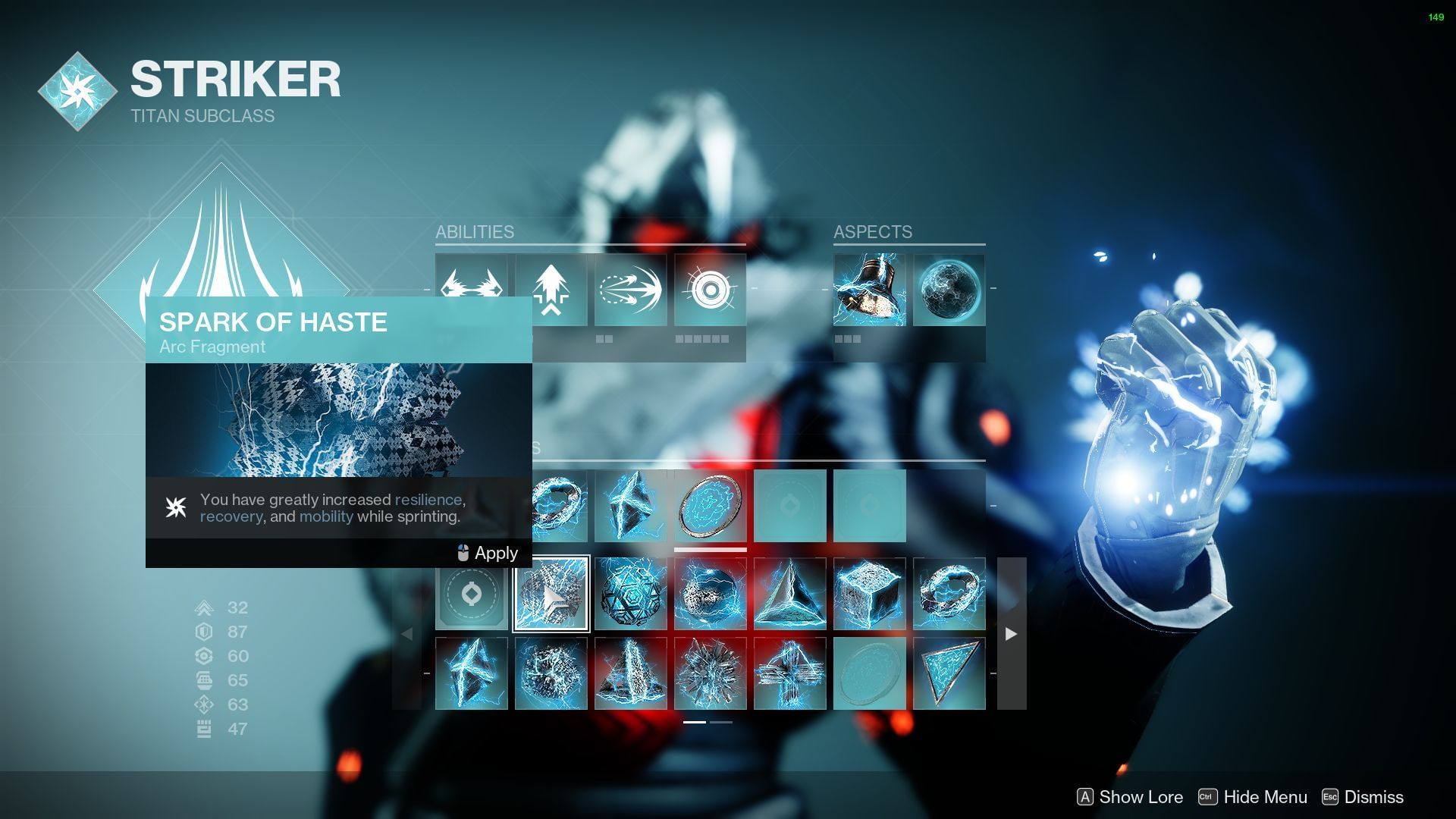Select the electrified cube fragment
The image size is (1456, 819).
[x=869, y=594]
